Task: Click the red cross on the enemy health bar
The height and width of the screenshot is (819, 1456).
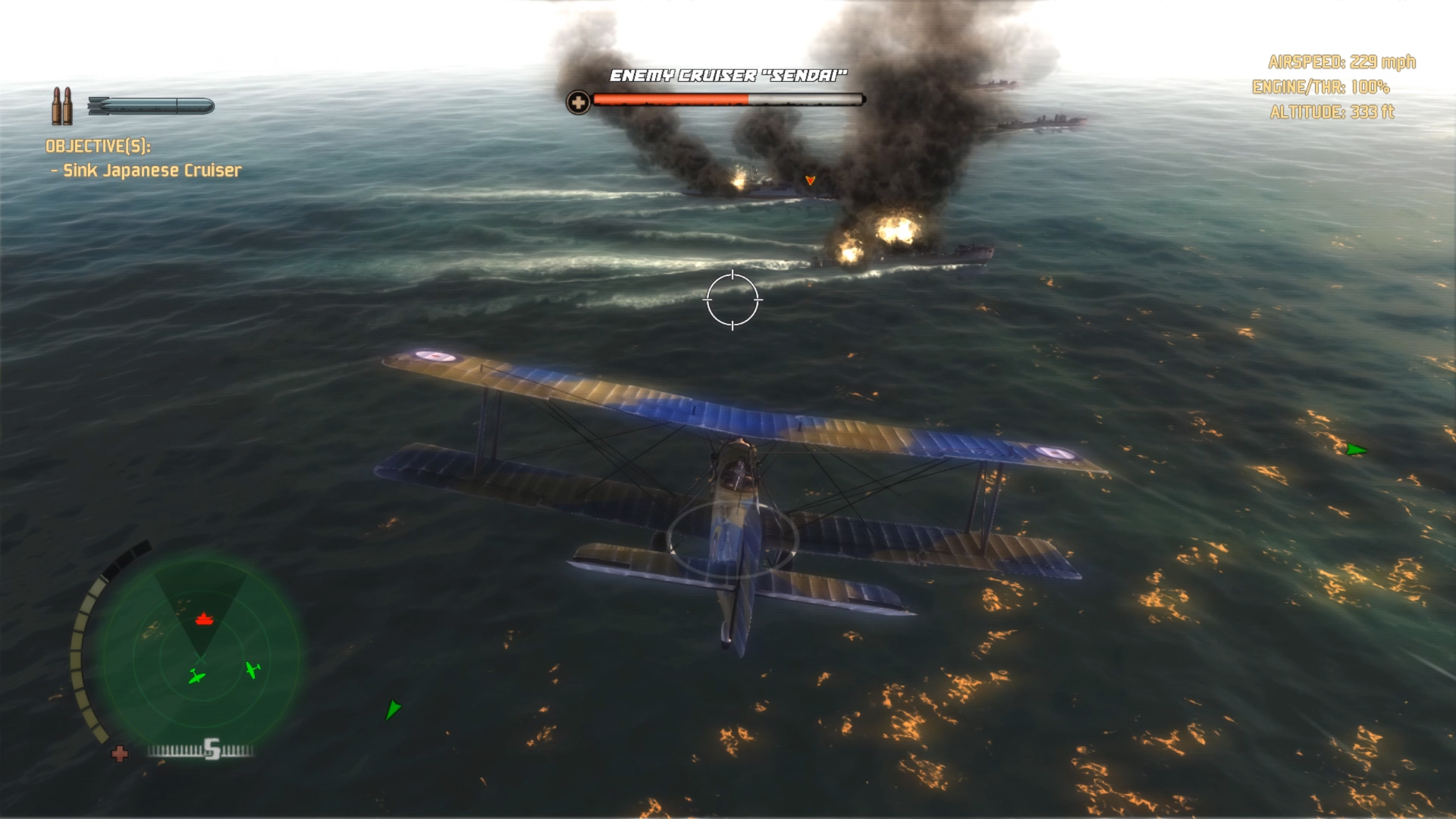Action: tap(579, 99)
